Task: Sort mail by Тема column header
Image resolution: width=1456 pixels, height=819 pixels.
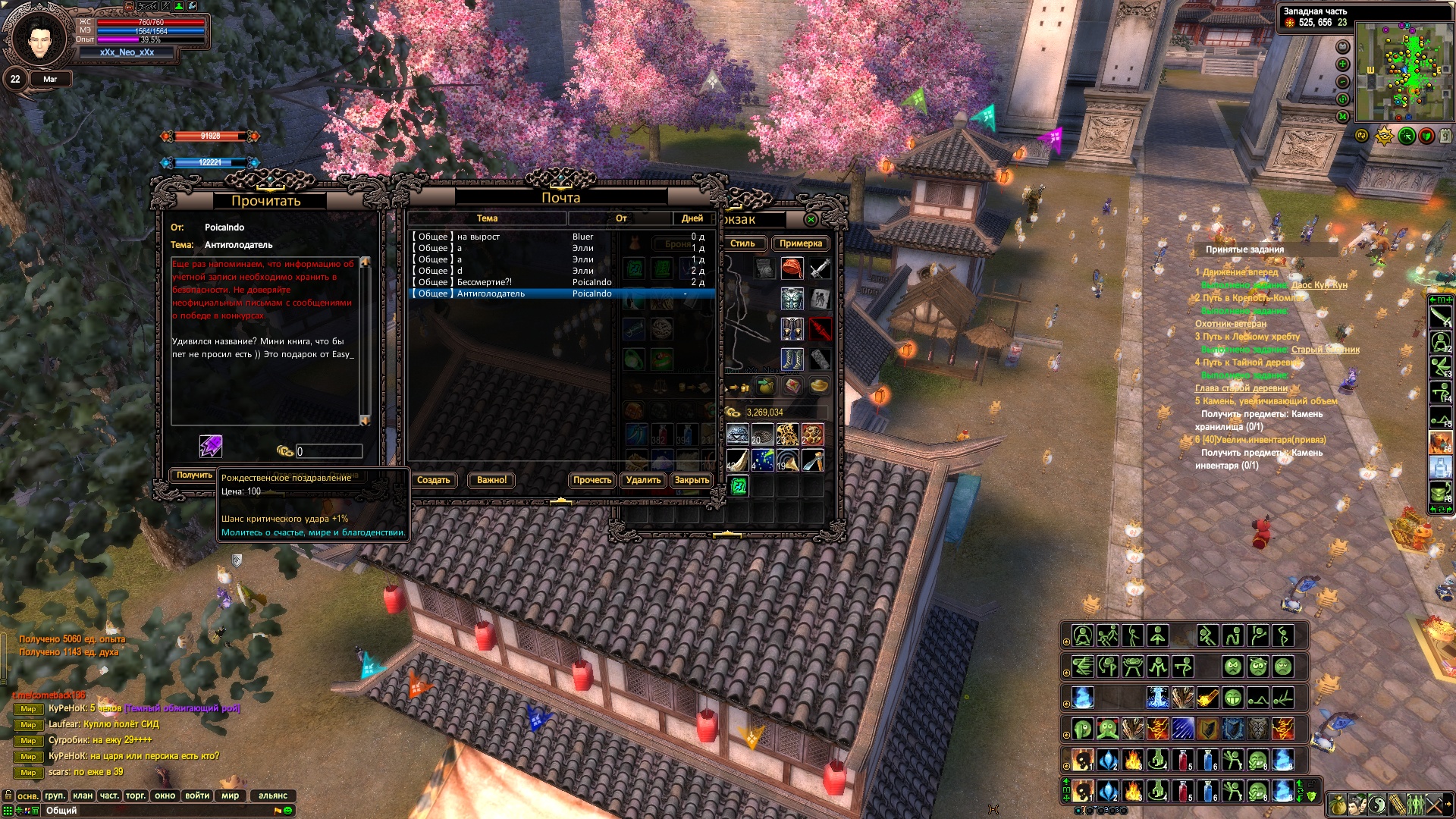Action: [x=487, y=218]
